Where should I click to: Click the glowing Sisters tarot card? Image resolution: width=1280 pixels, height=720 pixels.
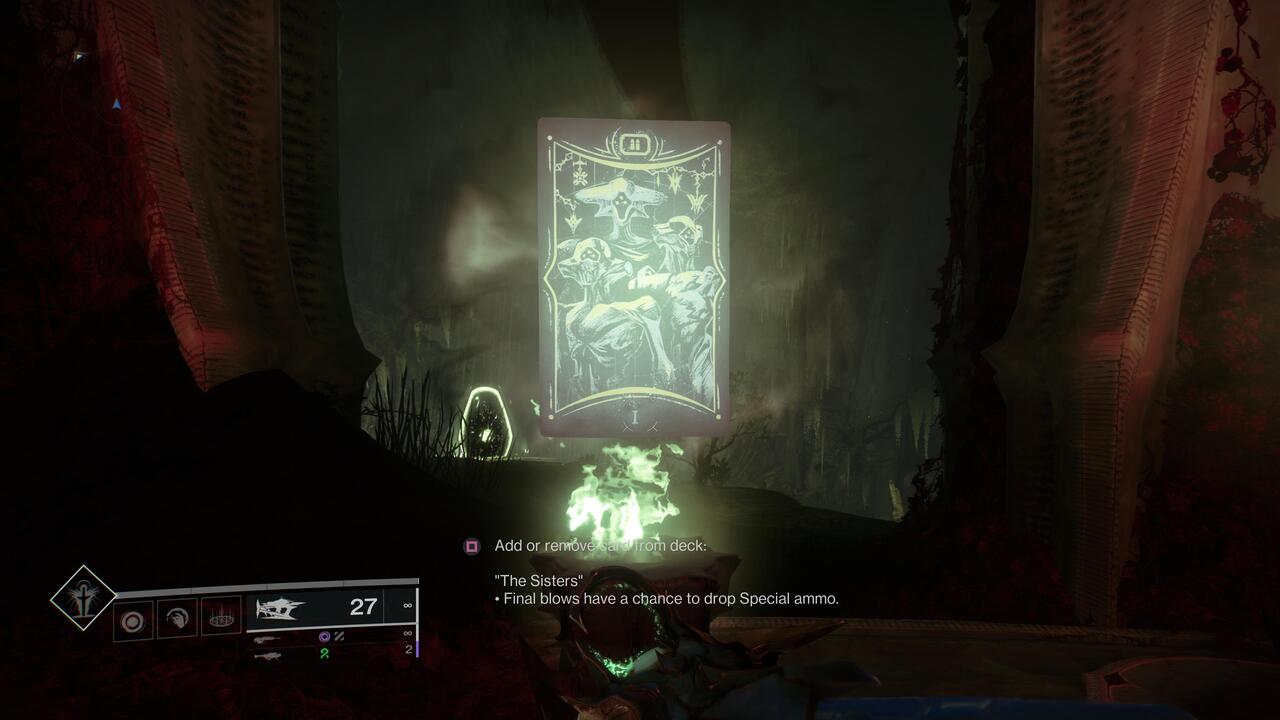coord(632,280)
